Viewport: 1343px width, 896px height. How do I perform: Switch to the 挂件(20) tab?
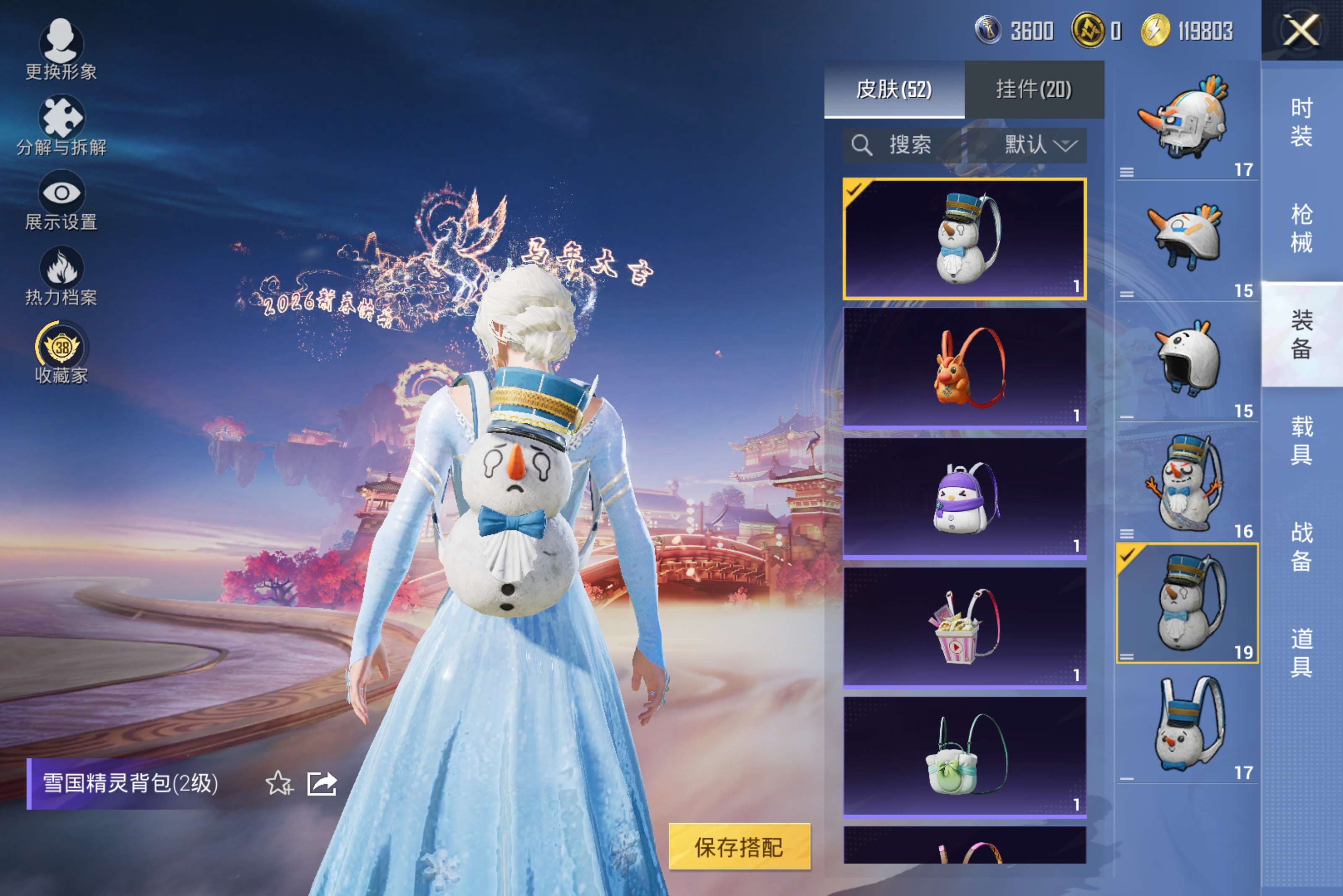coord(1034,90)
